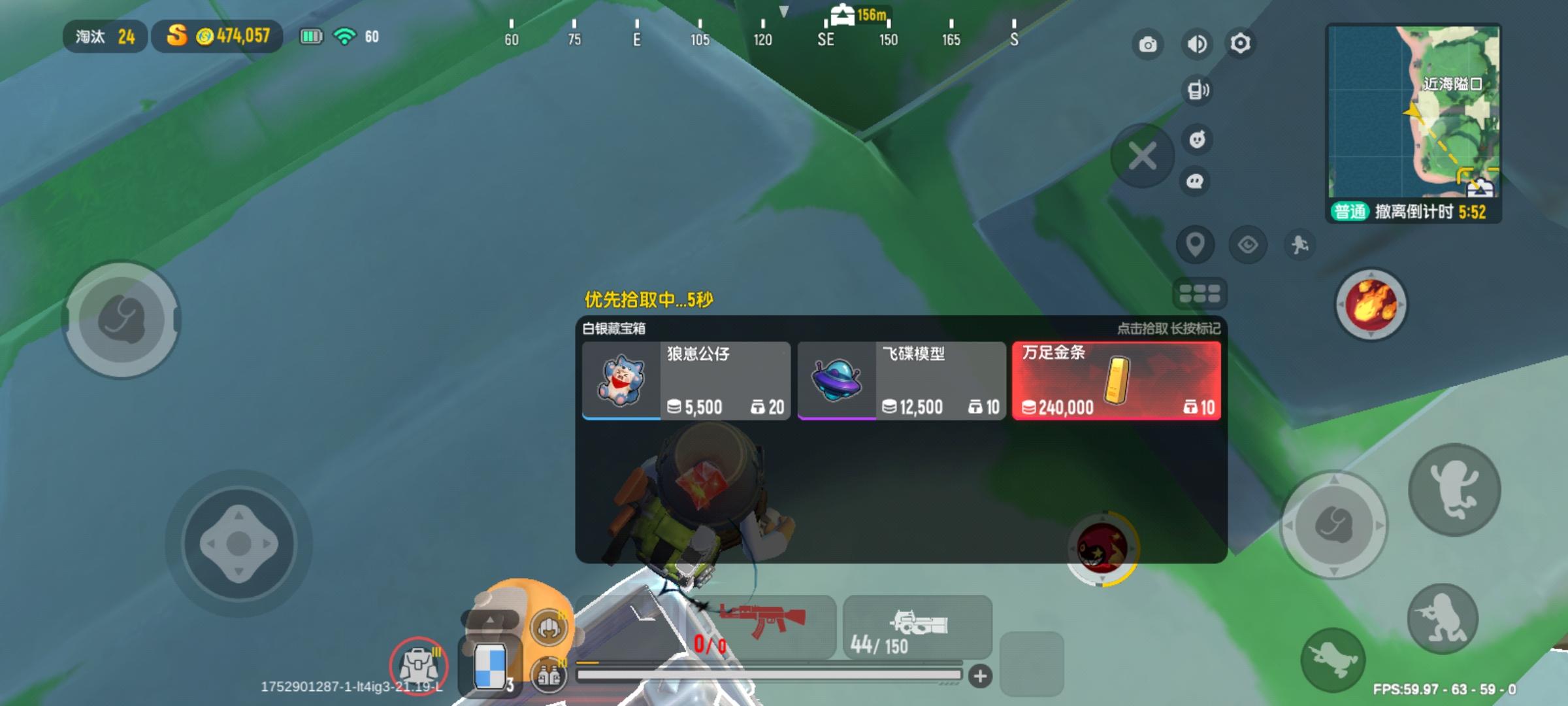Select the emote face icon

tap(1197, 139)
